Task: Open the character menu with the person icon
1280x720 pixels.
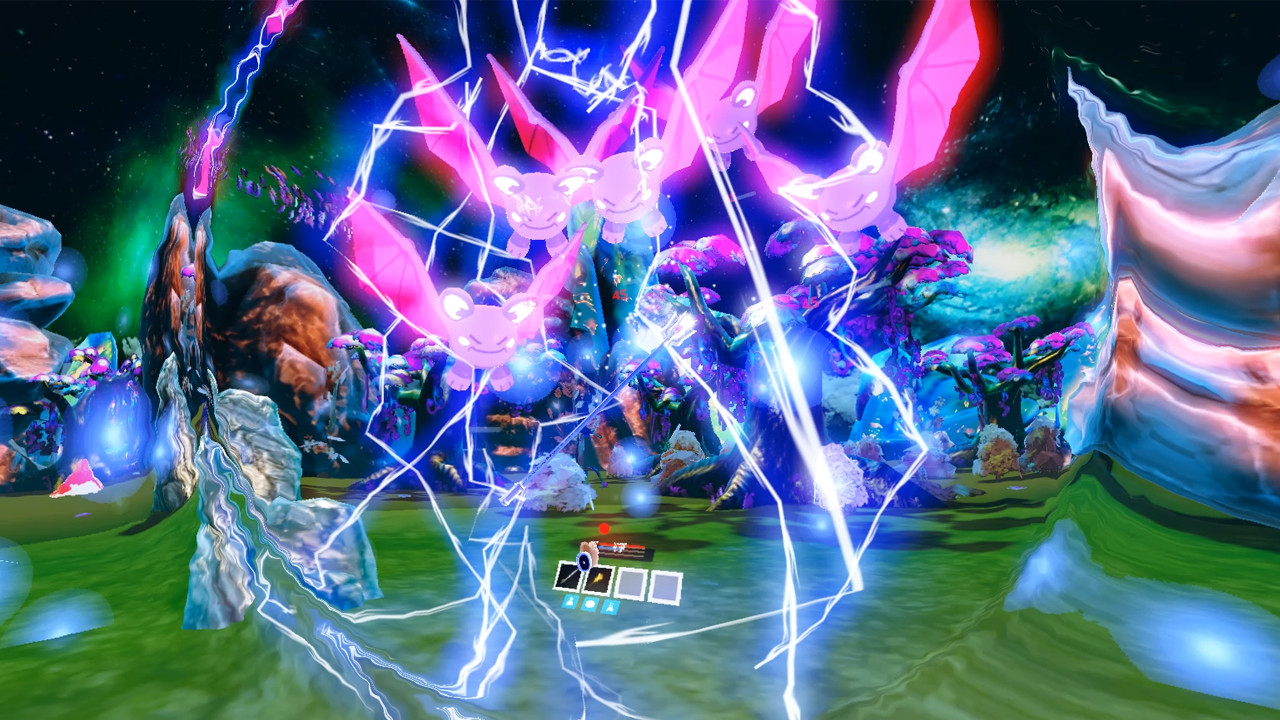Action: pyautogui.click(x=570, y=602)
